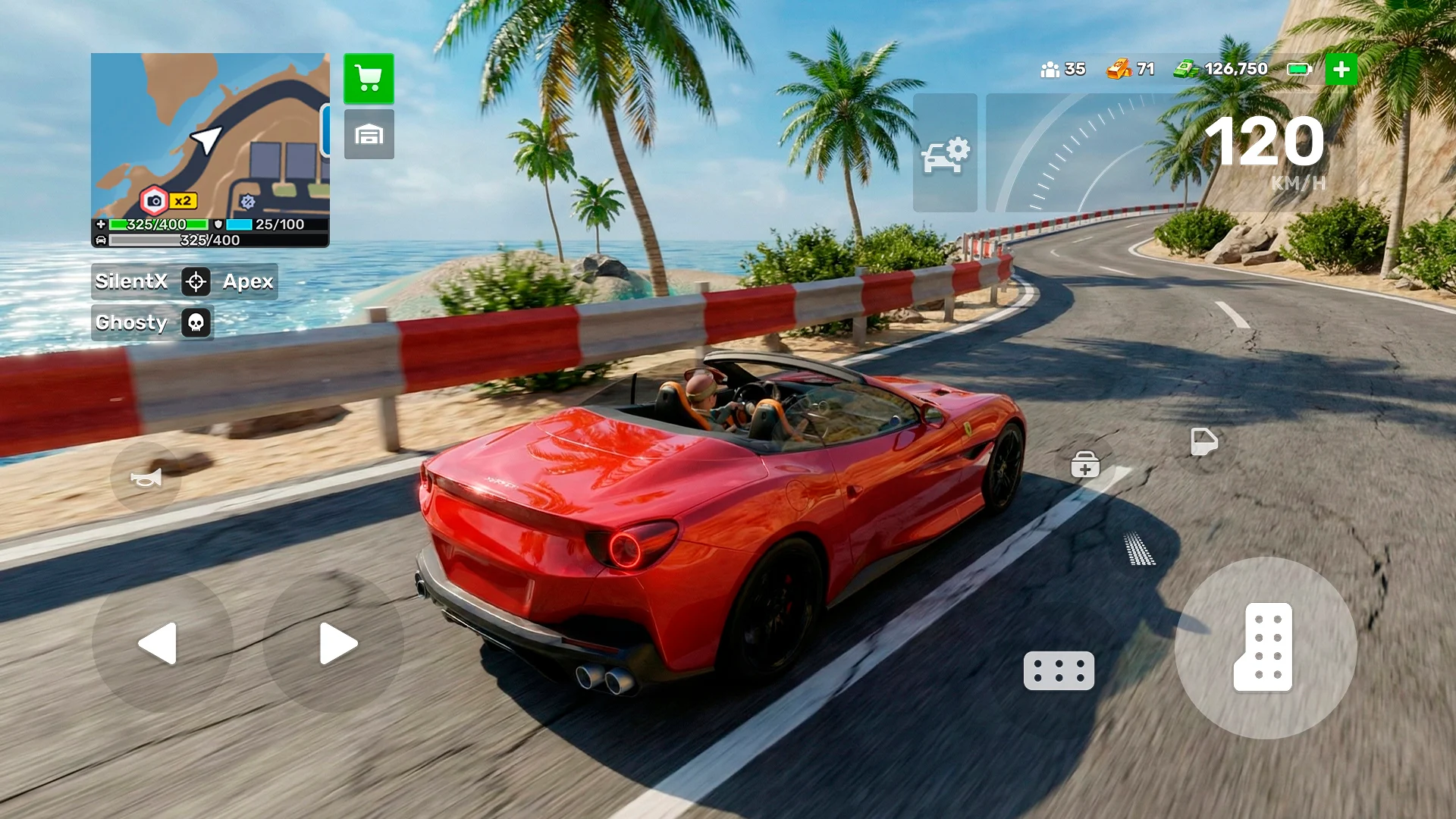Tap the crosshair icon between SilentX and Apex
Image resolution: width=1456 pixels, height=819 pixels.
pos(196,281)
